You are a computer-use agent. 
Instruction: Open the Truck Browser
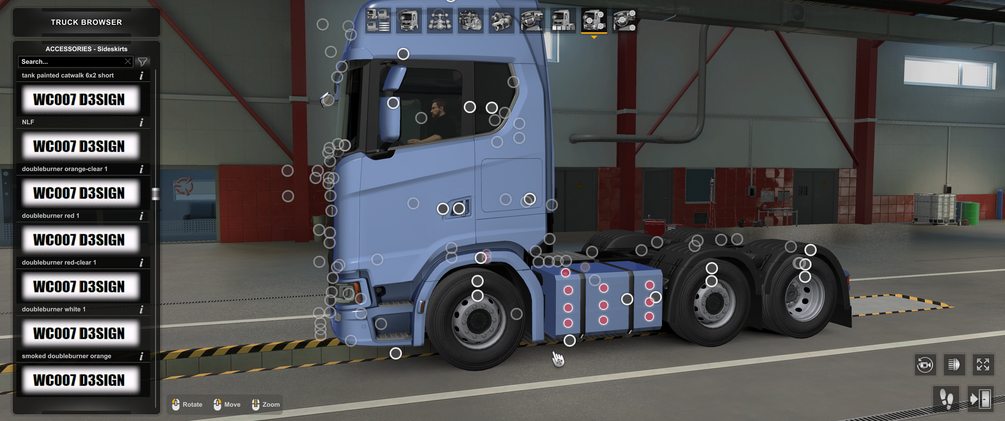tap(86, 22)
